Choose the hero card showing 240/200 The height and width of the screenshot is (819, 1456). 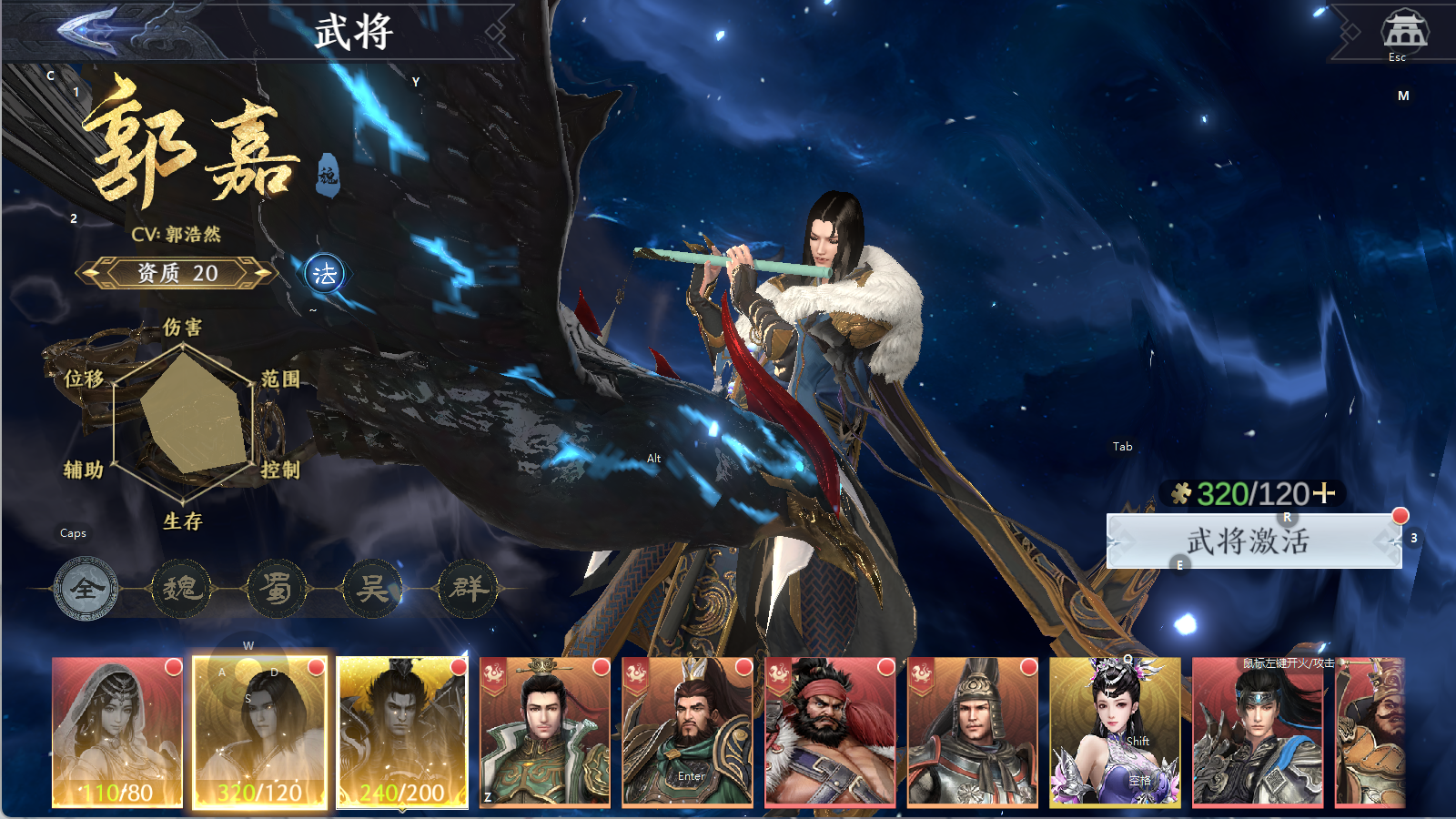402,732
